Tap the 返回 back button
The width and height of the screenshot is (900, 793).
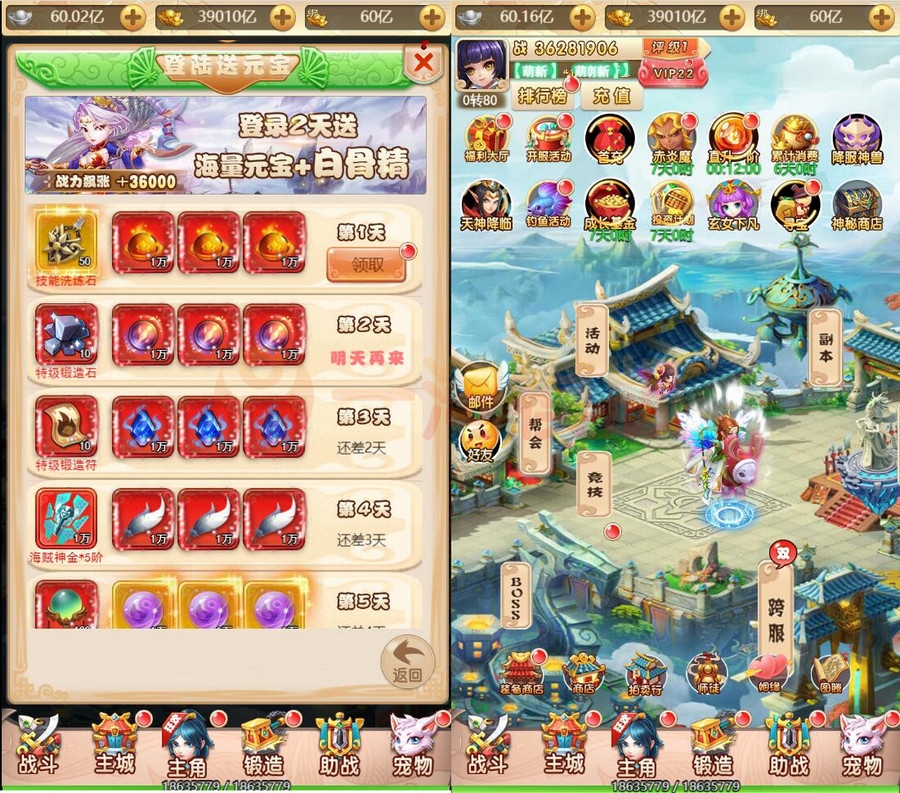(x=408, y=661)
